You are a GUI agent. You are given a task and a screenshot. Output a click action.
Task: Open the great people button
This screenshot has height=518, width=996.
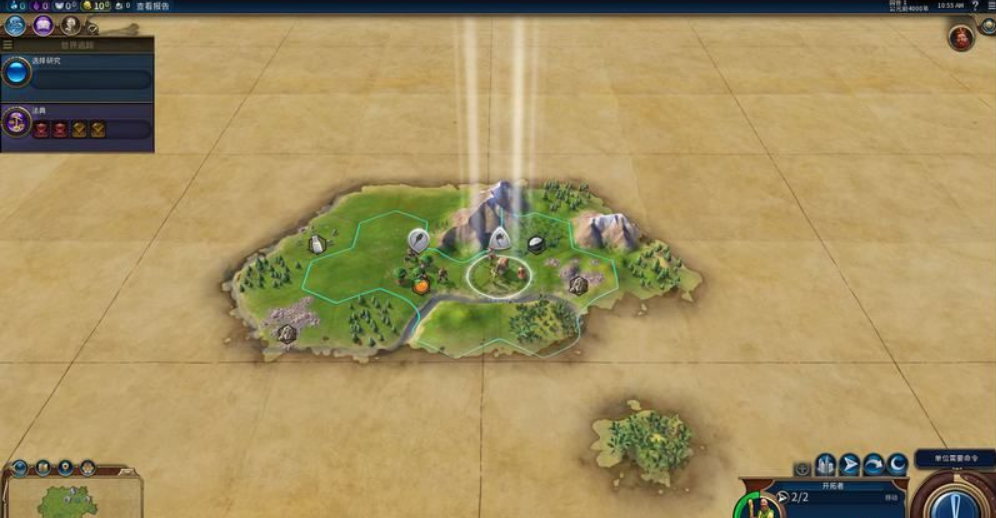pyautogui.click(x=70, y=25)
